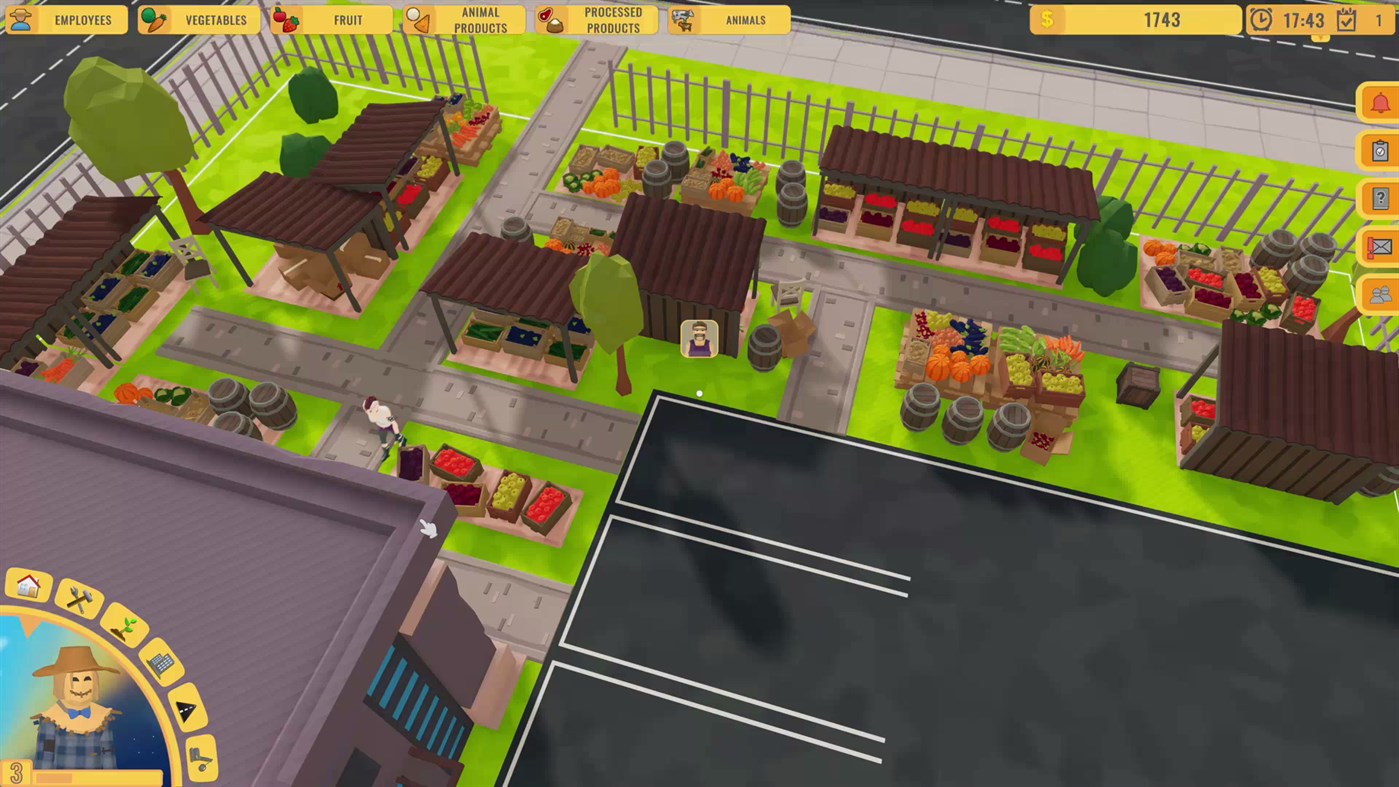Open the calculator finances icon
This screenshot has height=787, width=1399.
pyautogui.click(x=160, y=664)
